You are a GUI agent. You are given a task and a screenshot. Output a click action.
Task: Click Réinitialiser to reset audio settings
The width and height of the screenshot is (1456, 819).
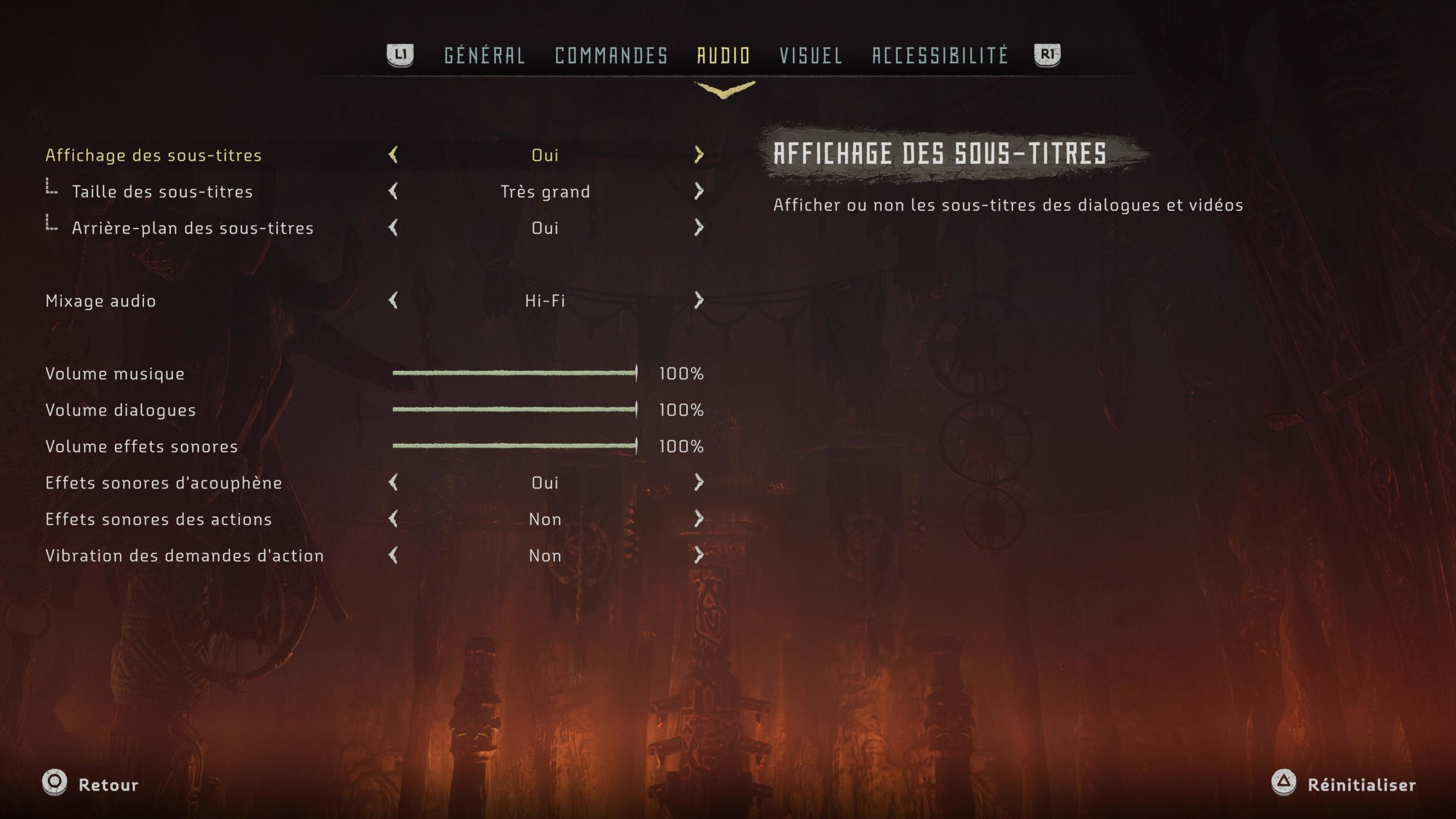click(1361, 785)
